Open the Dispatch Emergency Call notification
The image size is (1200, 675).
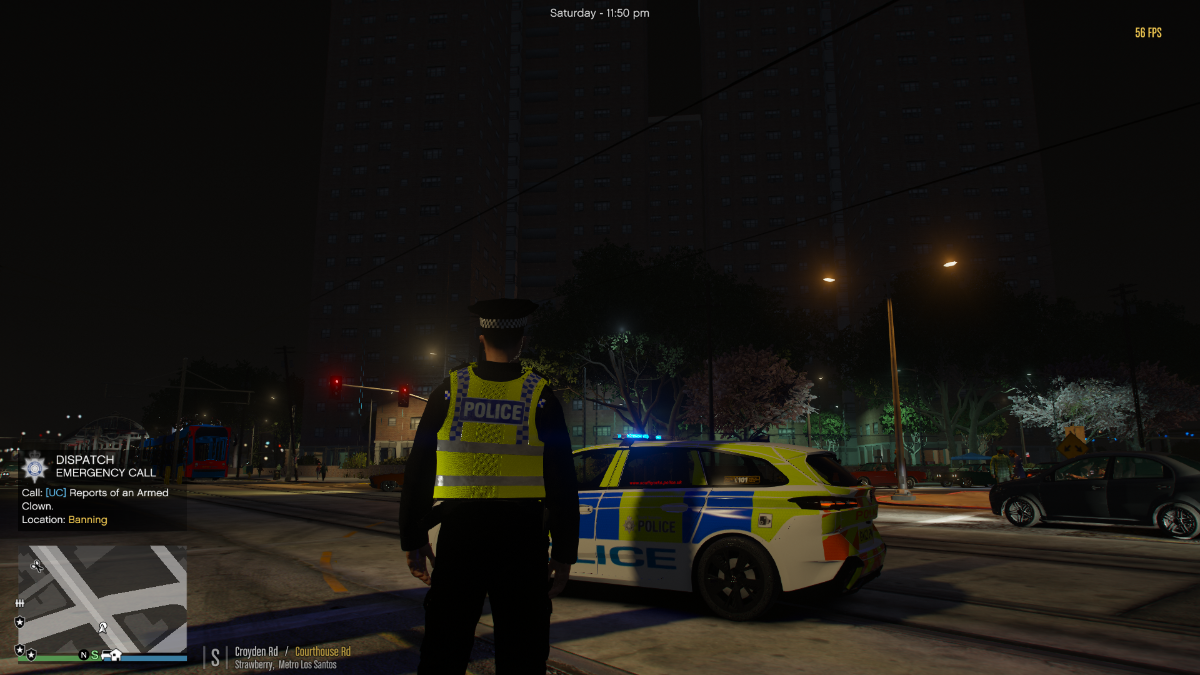pyautogui.click(x=105, y=466)
